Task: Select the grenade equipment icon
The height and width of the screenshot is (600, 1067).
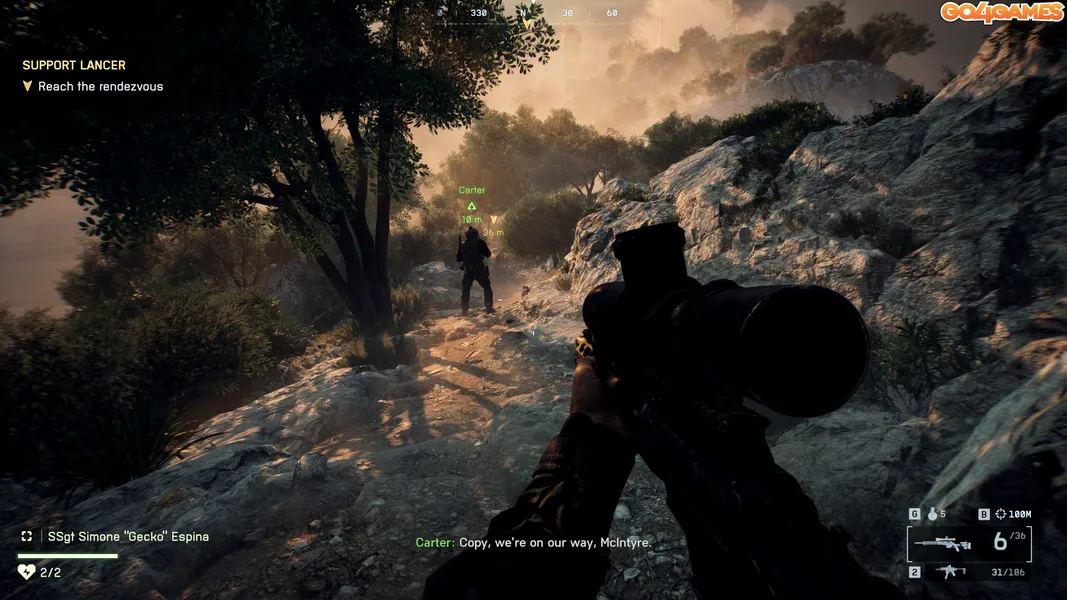Action: [935, 514]
